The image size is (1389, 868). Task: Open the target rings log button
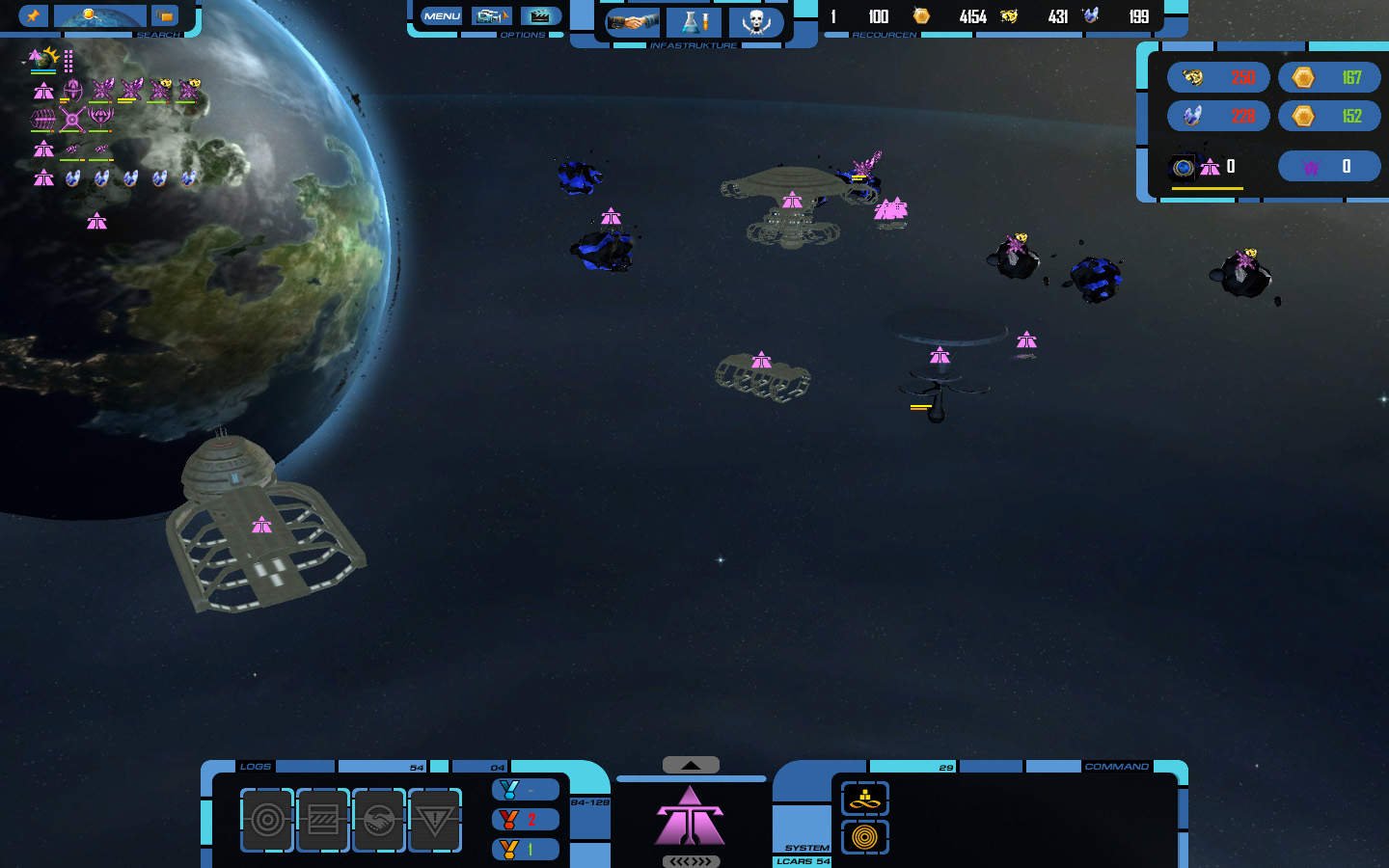pos(267,820)
